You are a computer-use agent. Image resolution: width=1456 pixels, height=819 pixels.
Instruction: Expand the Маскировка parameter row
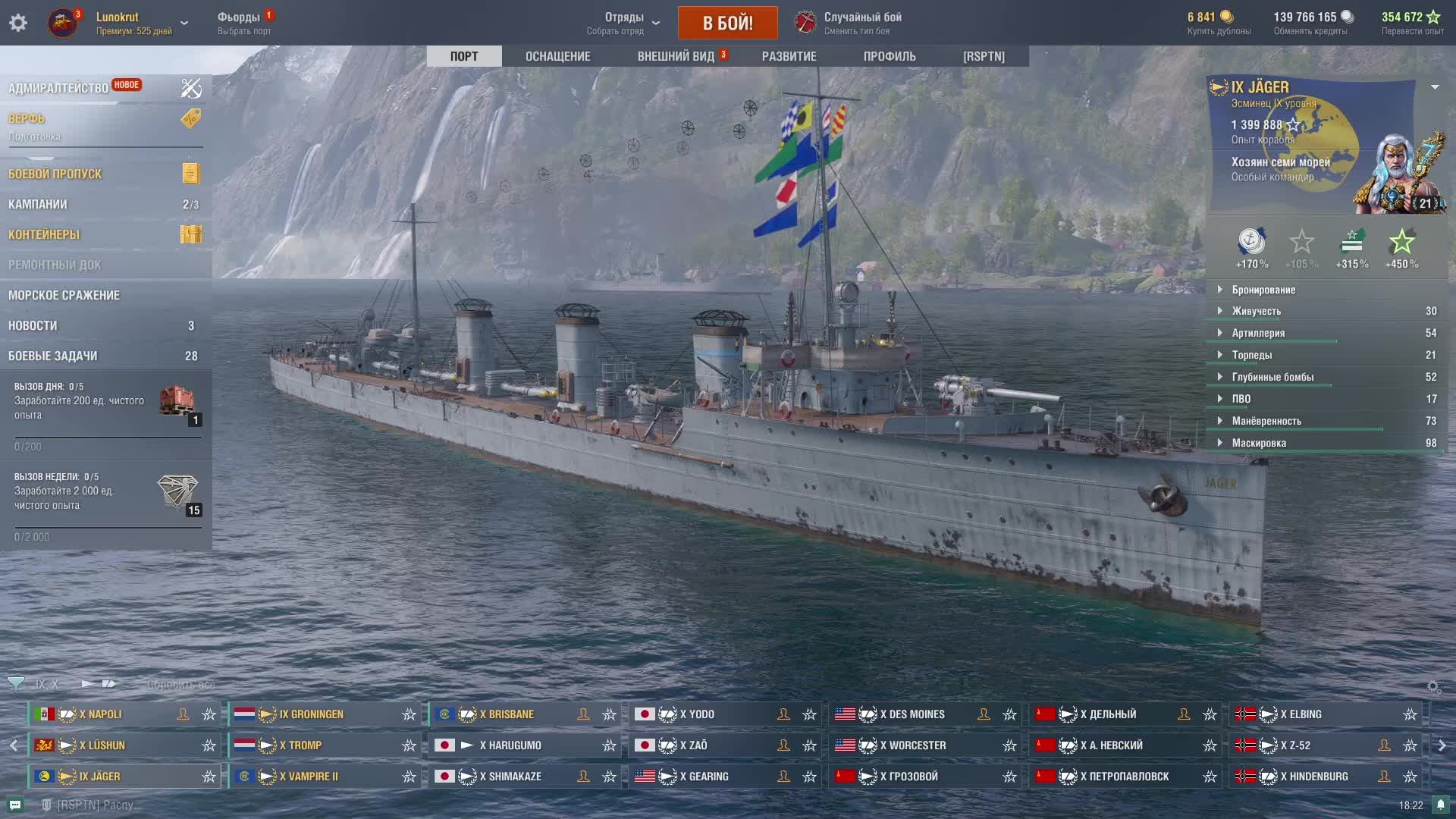pyautogui.click(x=1259, y=443)
